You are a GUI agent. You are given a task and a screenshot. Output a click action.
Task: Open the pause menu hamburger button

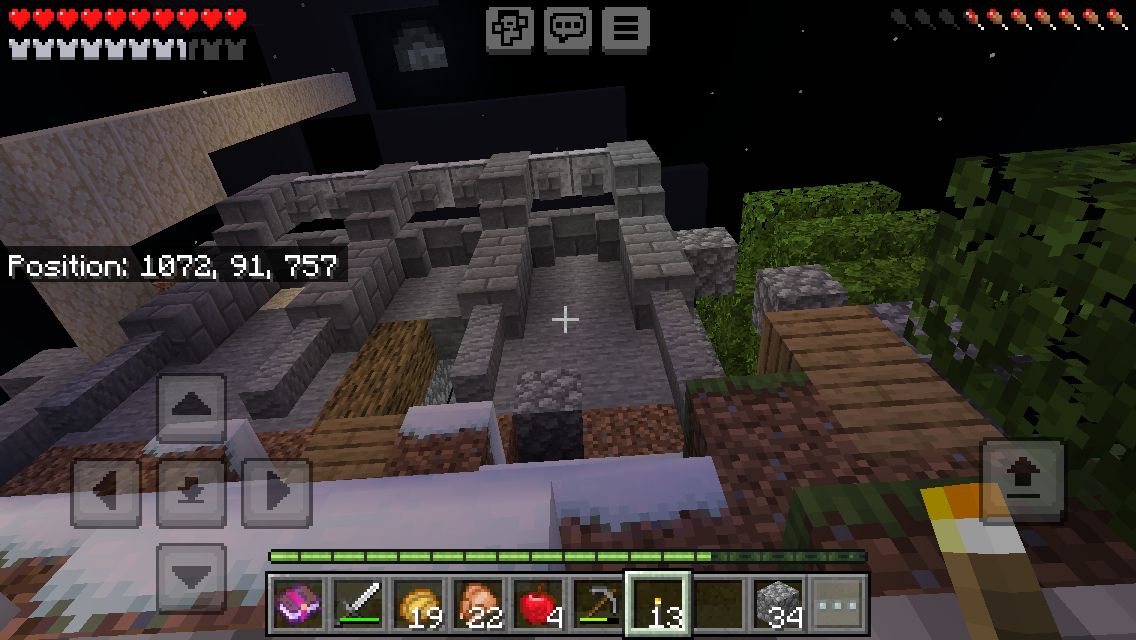point(625,28)
